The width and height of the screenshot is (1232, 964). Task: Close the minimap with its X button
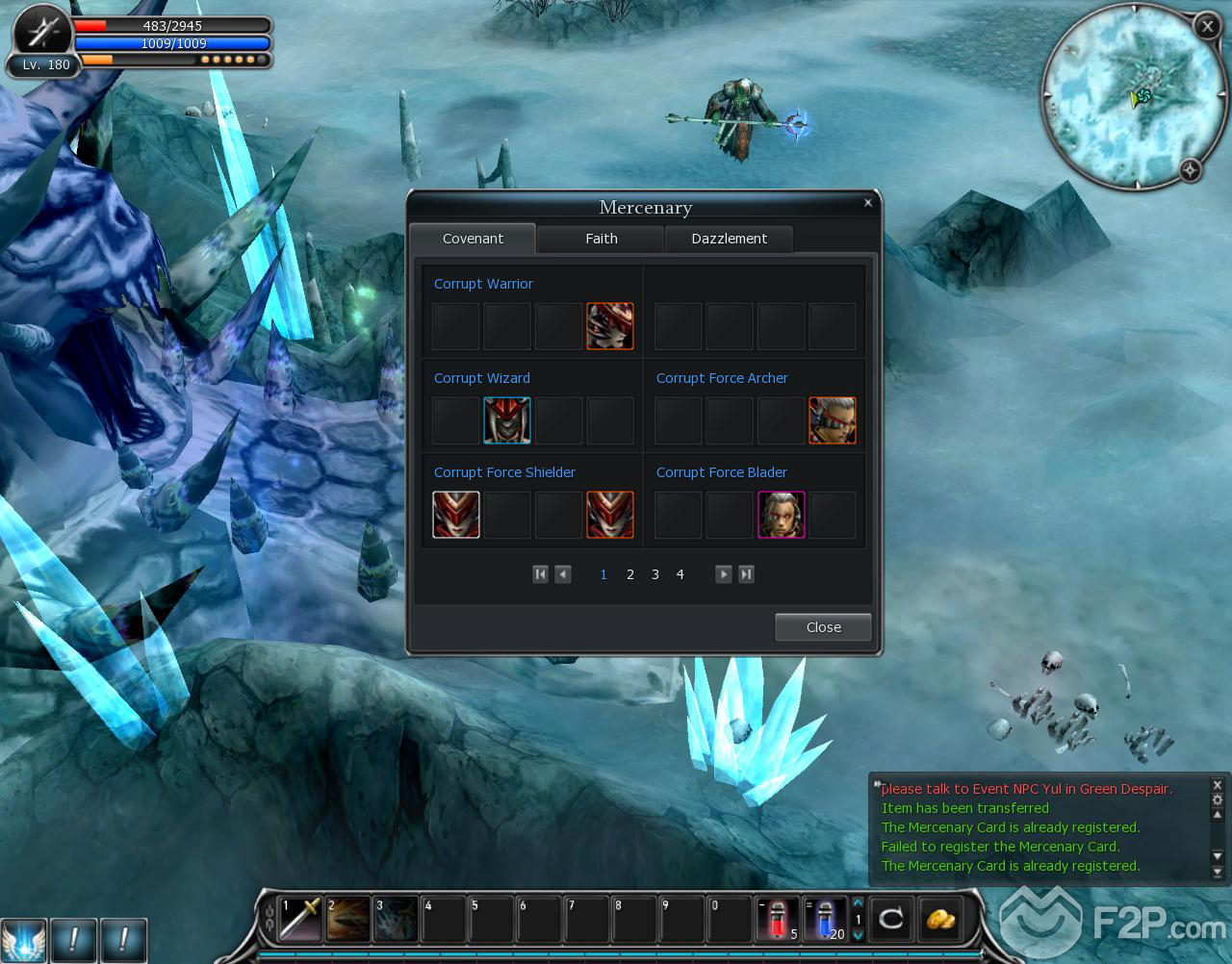[1207, 27]
